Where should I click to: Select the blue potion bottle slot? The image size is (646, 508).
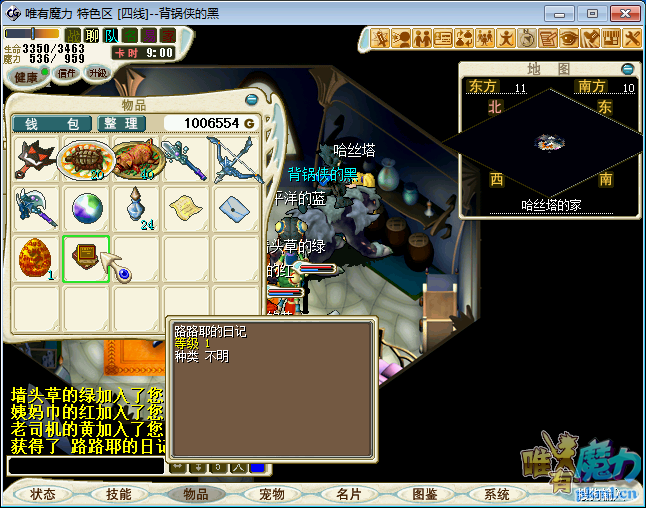136,210
